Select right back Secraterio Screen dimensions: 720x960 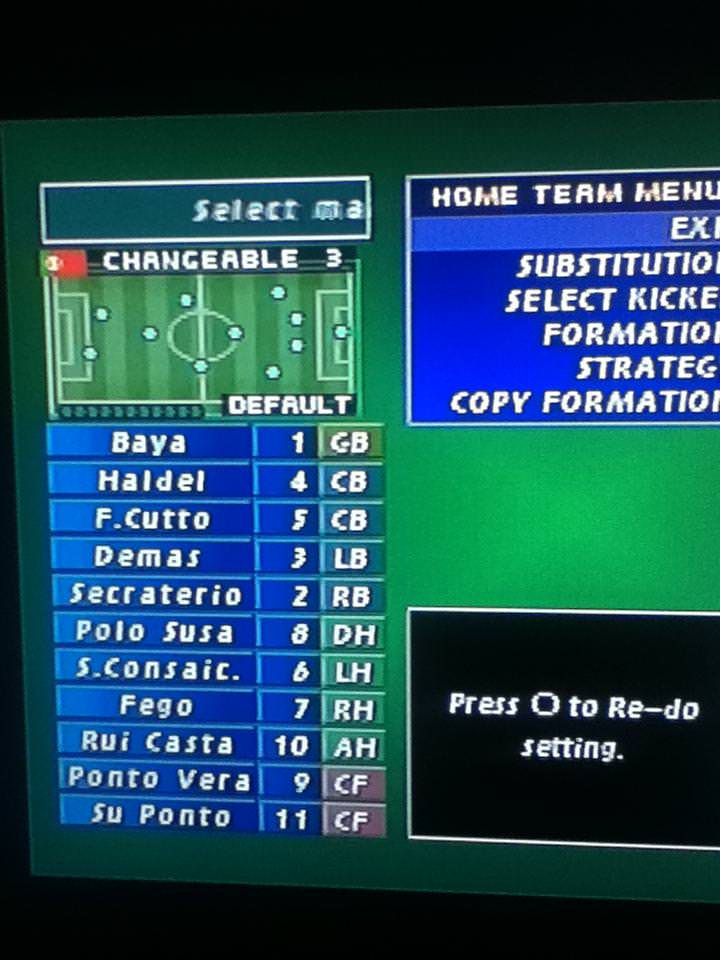(155, 595)
